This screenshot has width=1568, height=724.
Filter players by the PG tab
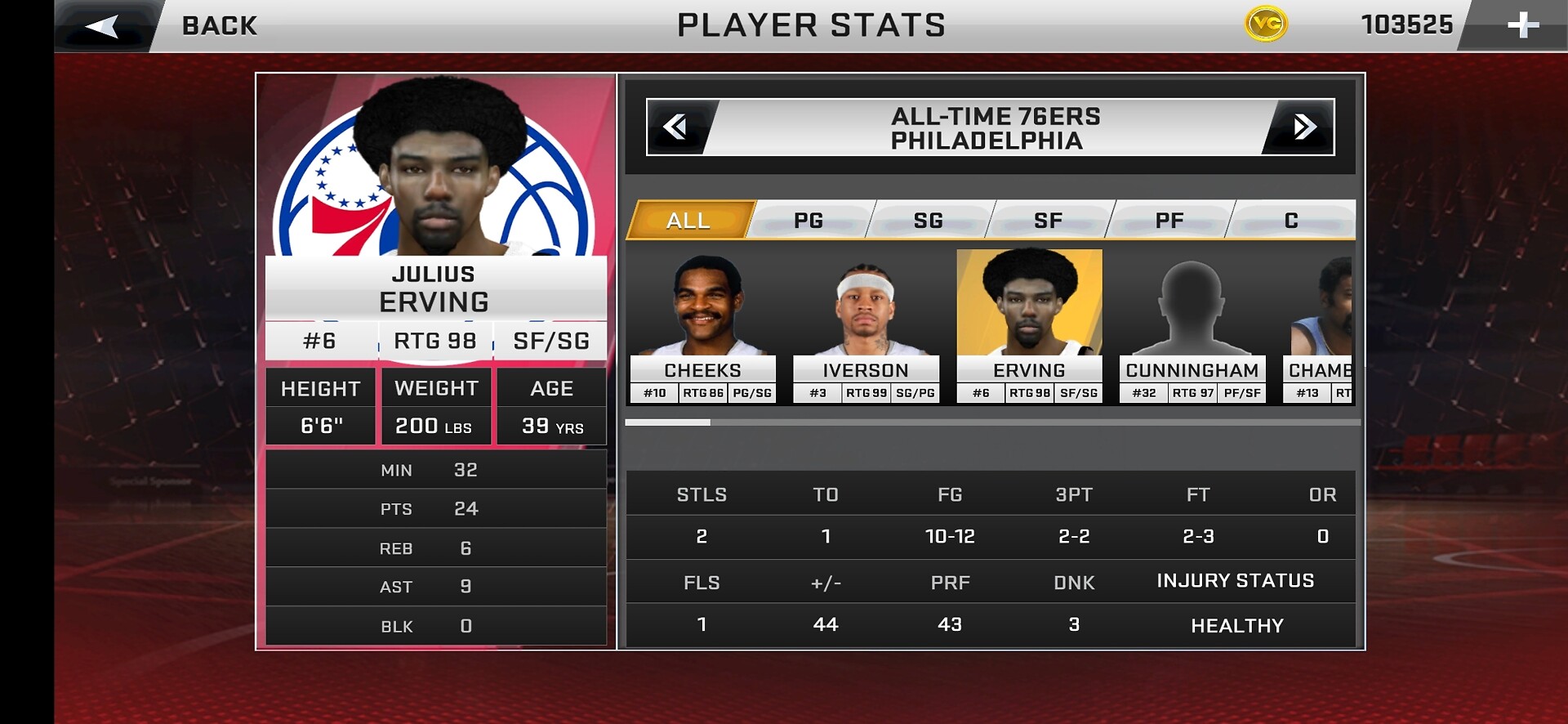[x=808, y=221]
